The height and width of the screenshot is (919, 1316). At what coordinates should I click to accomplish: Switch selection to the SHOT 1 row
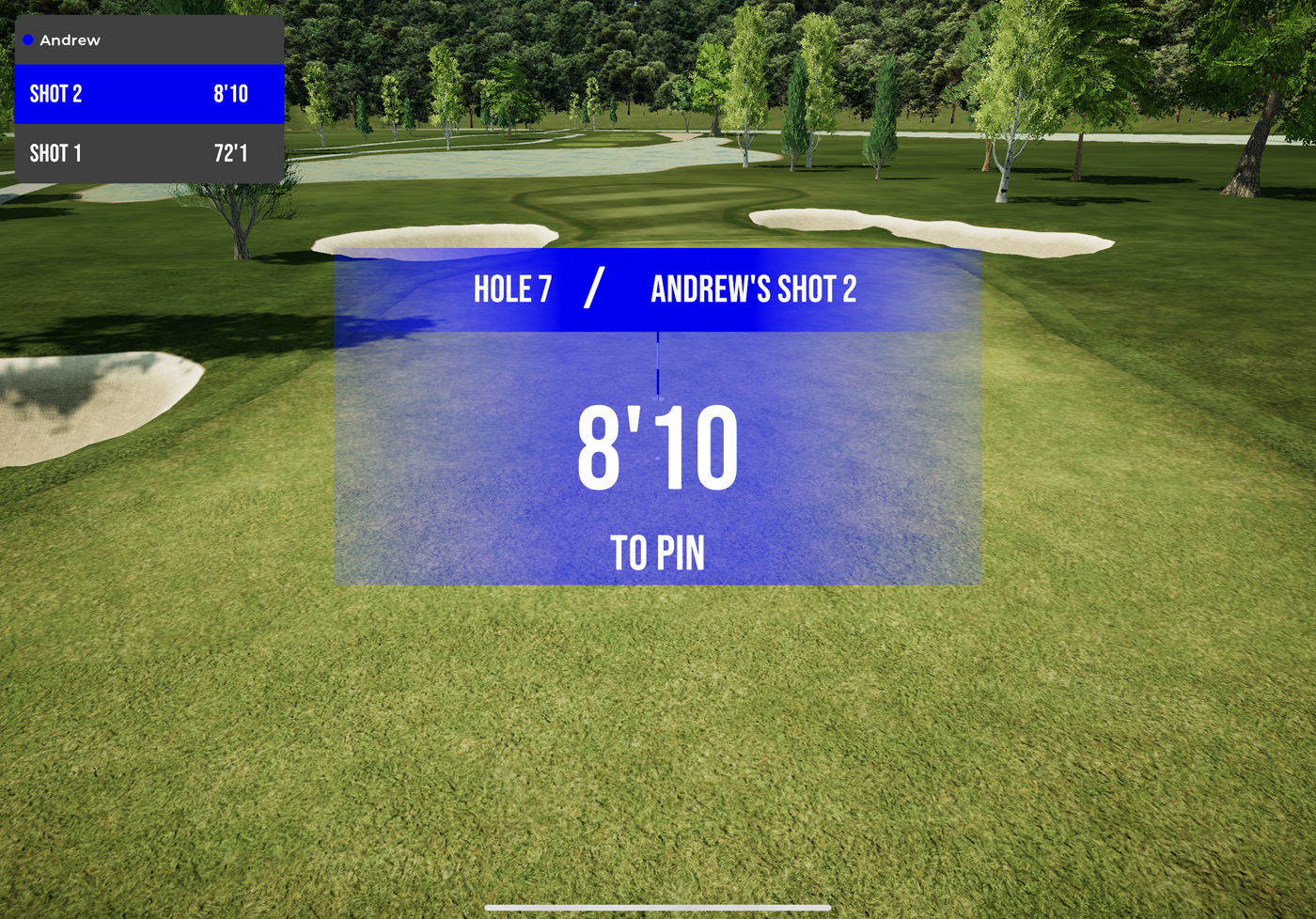tap(149, 152)
